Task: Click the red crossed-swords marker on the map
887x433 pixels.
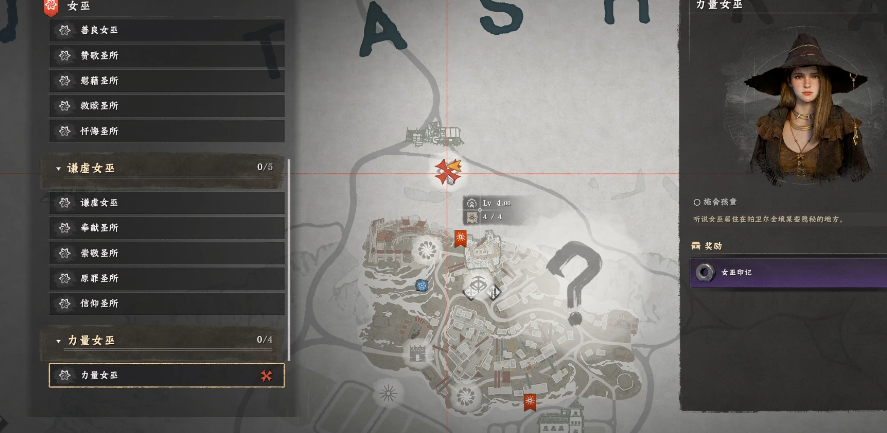Action: click(x=447, y=172)
